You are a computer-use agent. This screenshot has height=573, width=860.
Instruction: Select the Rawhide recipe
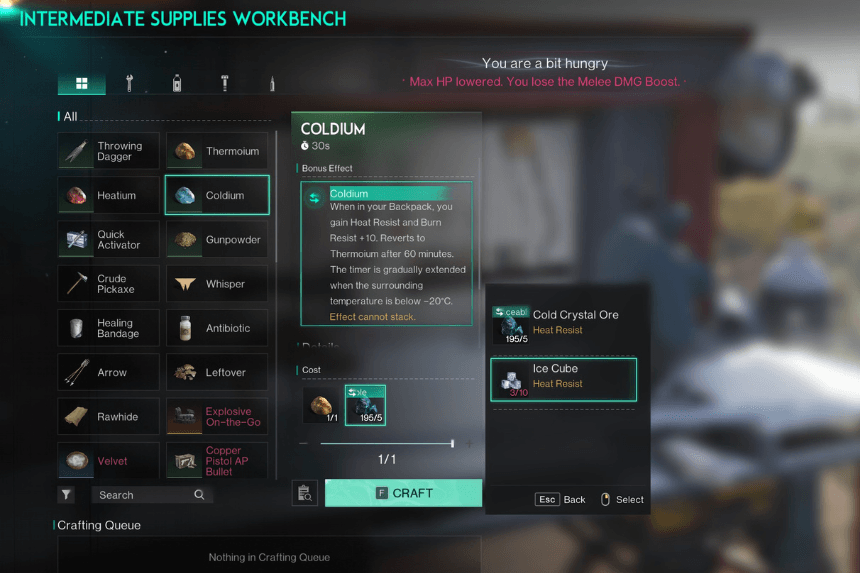coord(108,417)
